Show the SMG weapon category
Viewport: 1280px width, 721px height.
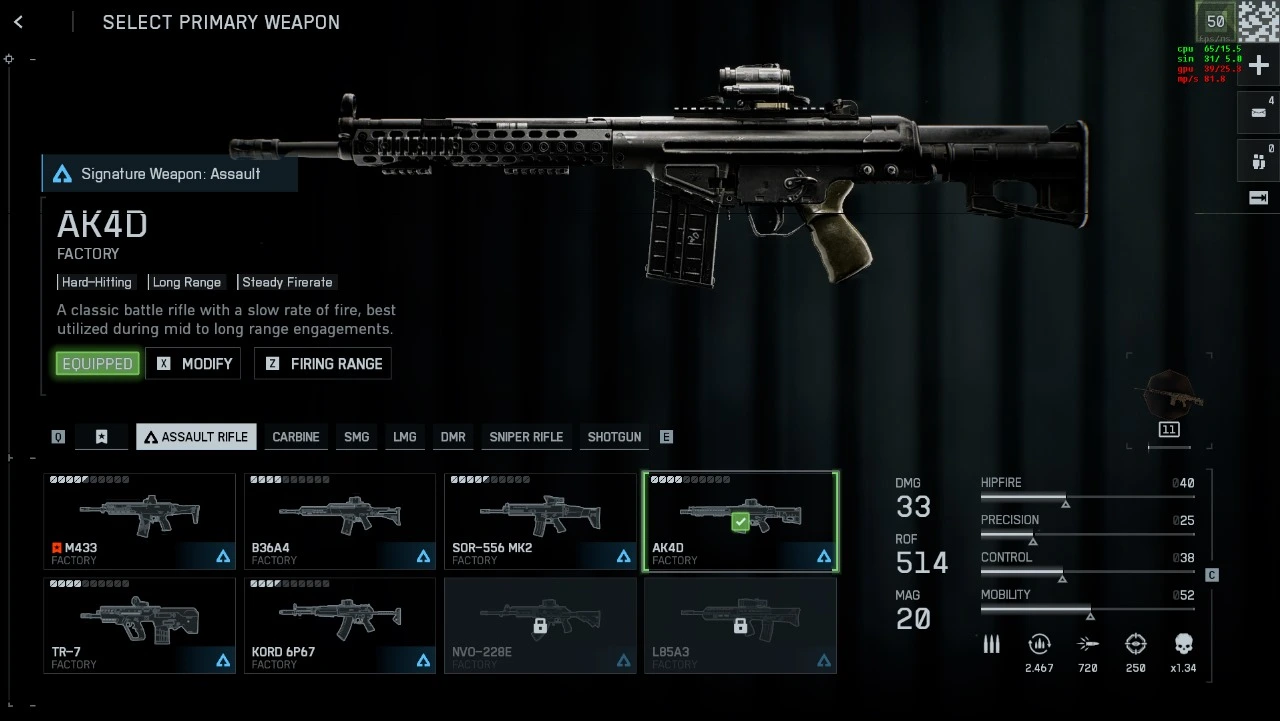tap(356, 437)
